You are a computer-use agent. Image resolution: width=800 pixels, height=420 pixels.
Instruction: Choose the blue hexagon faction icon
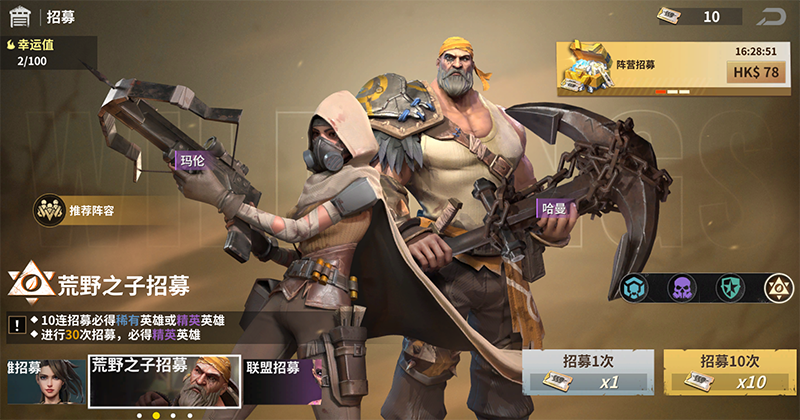(636, 288)
